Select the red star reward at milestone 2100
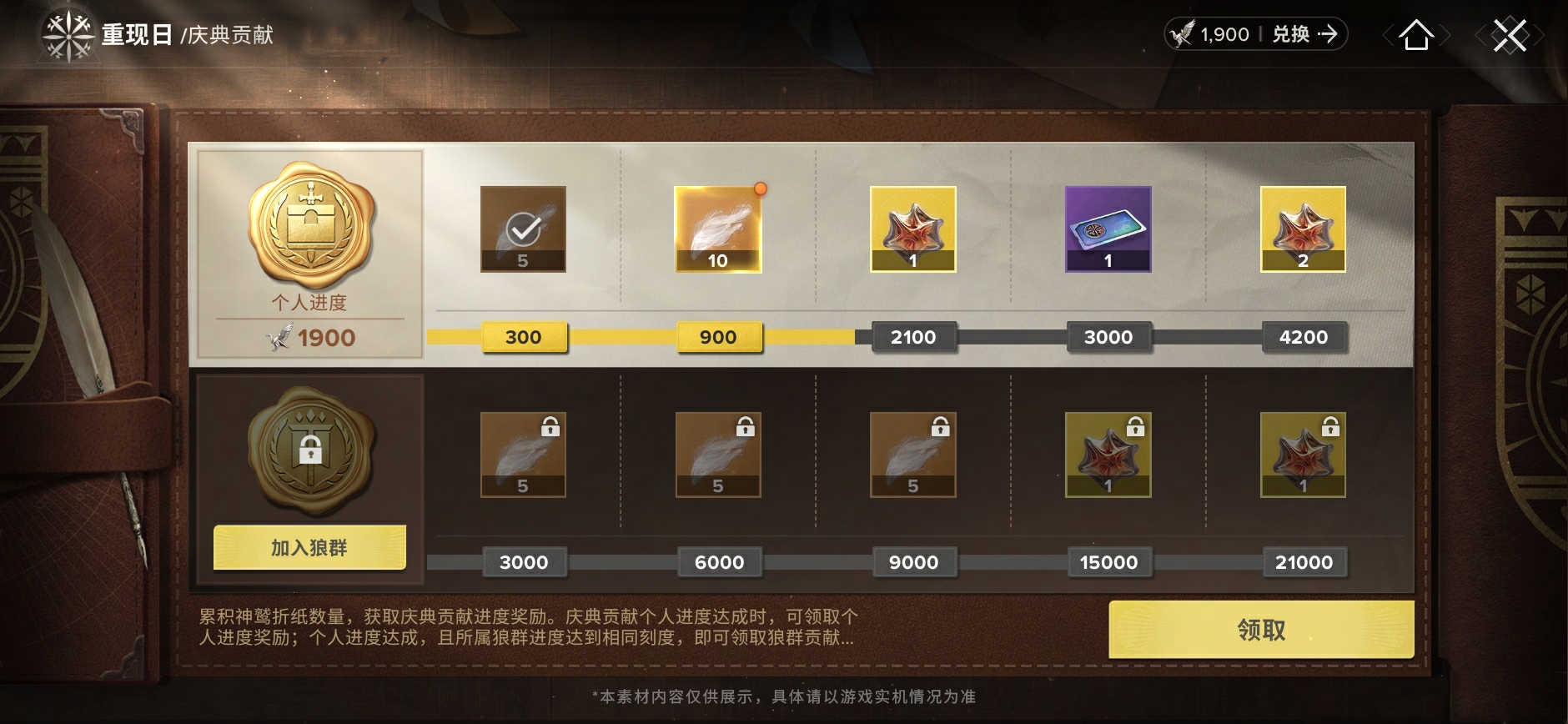The width and height of the screenshot is (1568, 724). [x=914, y=229]
